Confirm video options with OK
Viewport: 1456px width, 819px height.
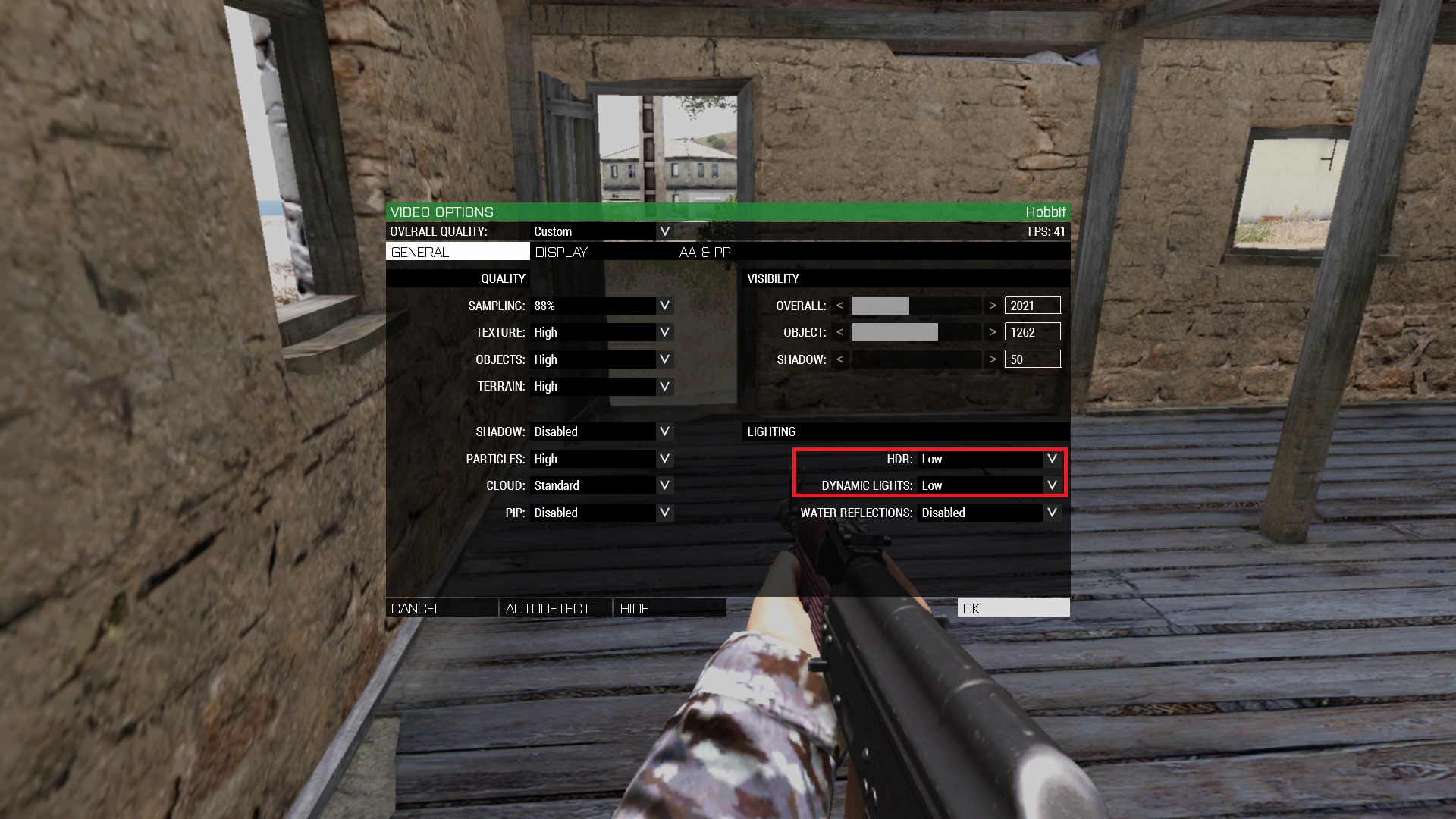[1013, 608]
